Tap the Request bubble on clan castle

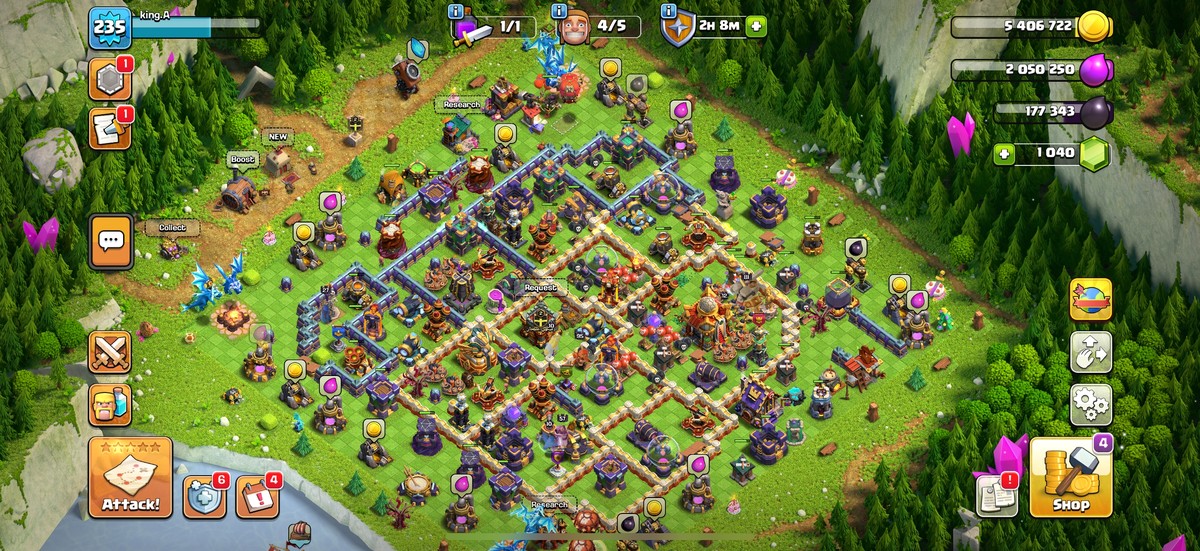click(x=540, y=288)
